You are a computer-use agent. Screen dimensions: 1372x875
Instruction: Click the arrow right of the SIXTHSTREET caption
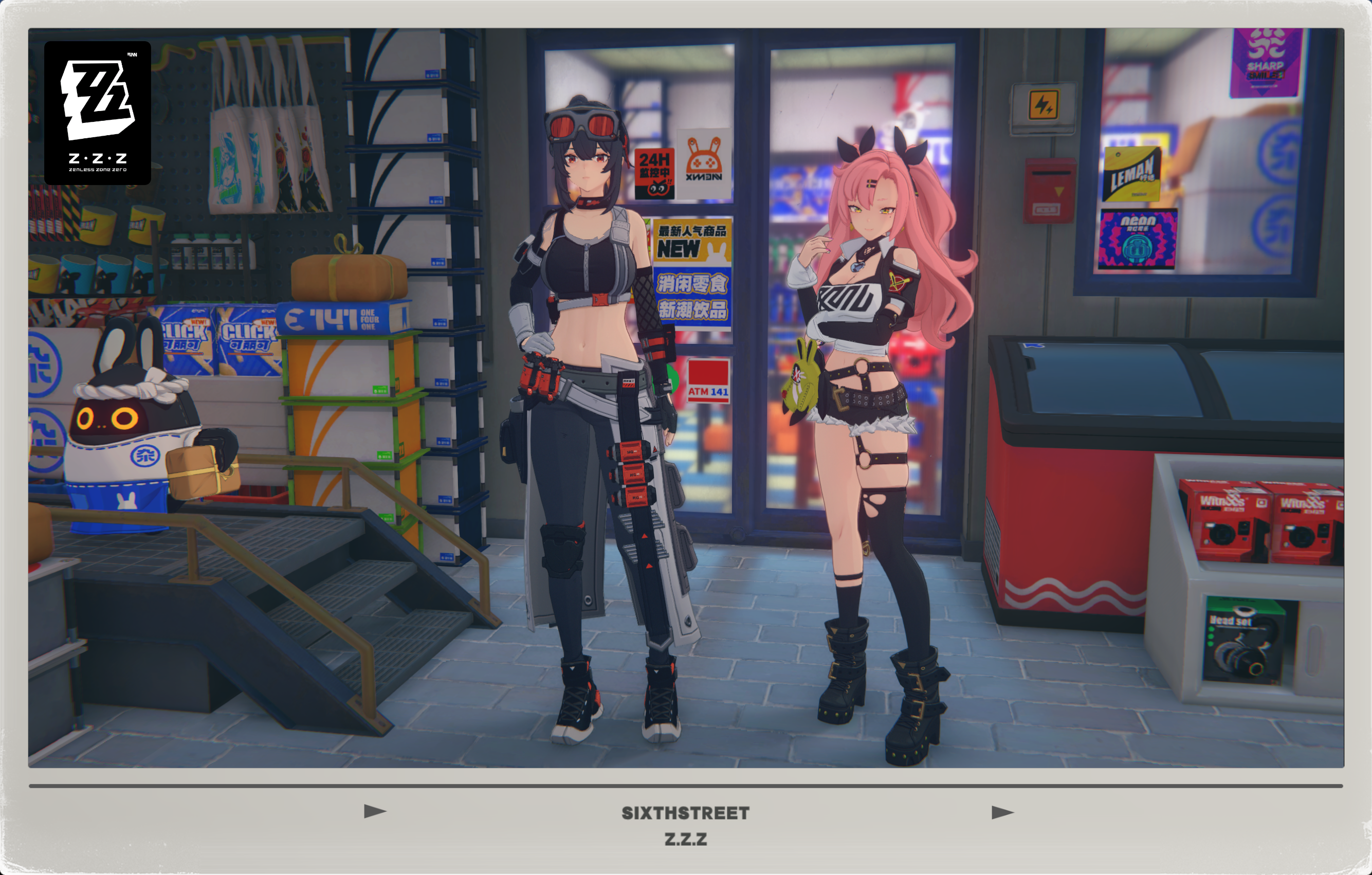pyautogui.click(x=1002, y=812)
